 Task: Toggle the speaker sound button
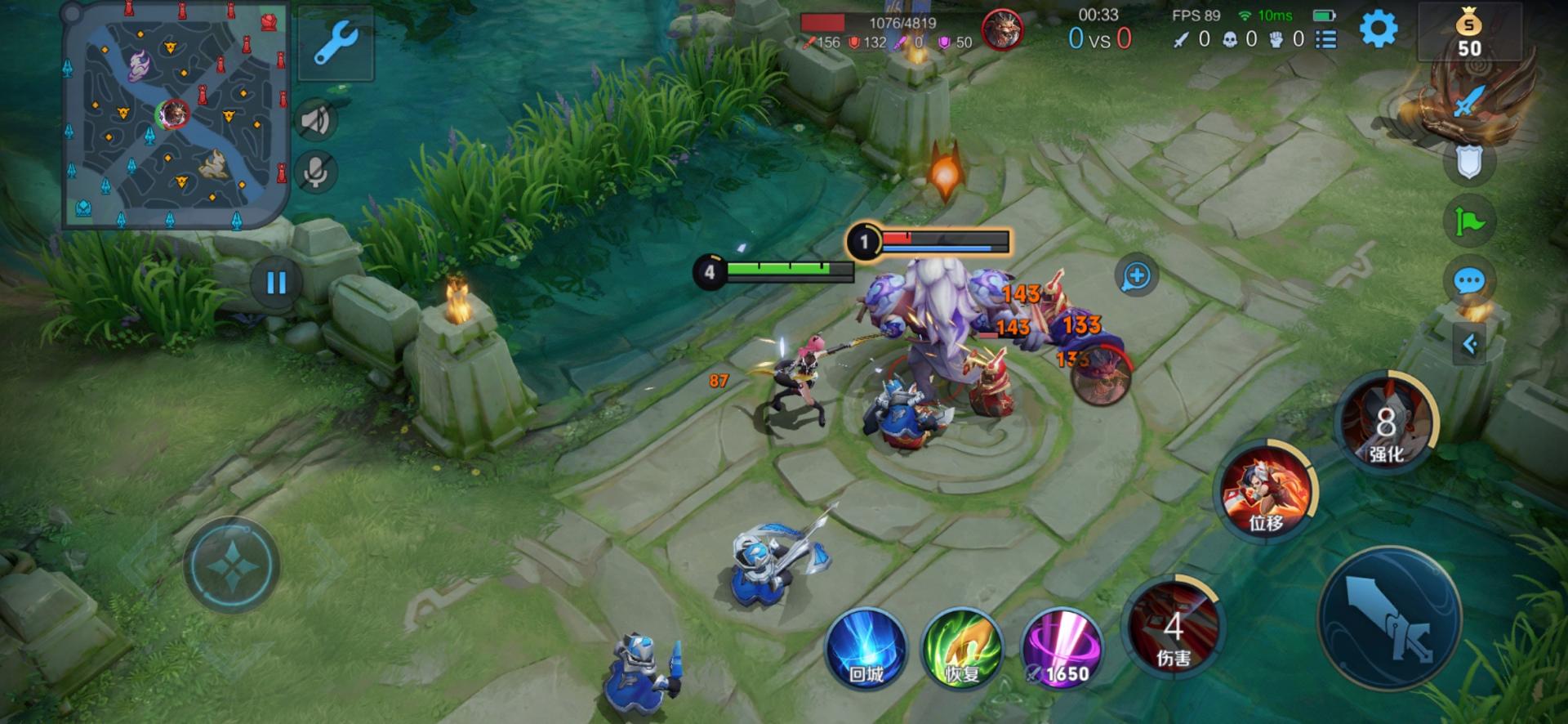315,121
